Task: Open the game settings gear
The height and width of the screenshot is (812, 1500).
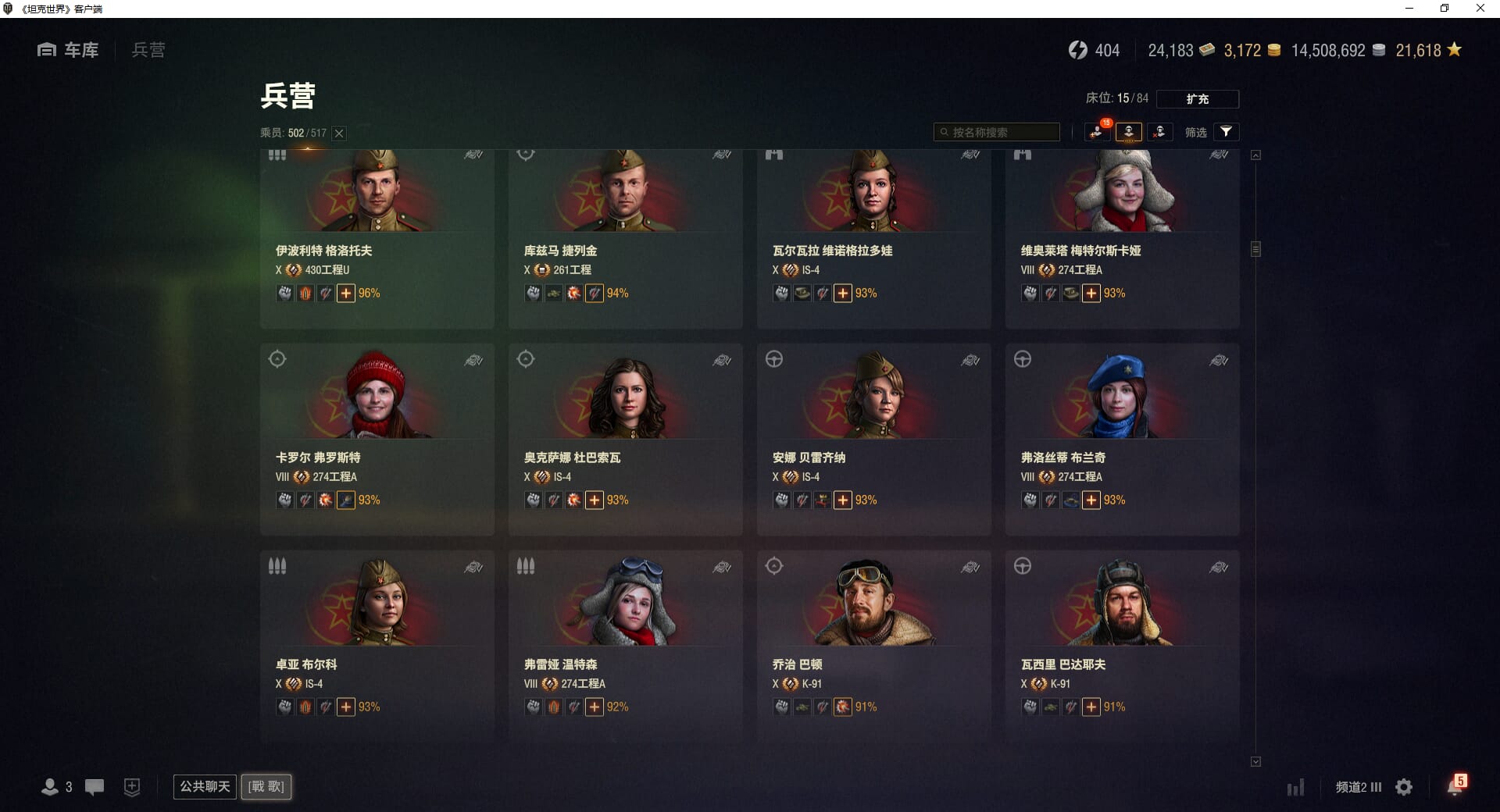Action: coord(1404,787)
